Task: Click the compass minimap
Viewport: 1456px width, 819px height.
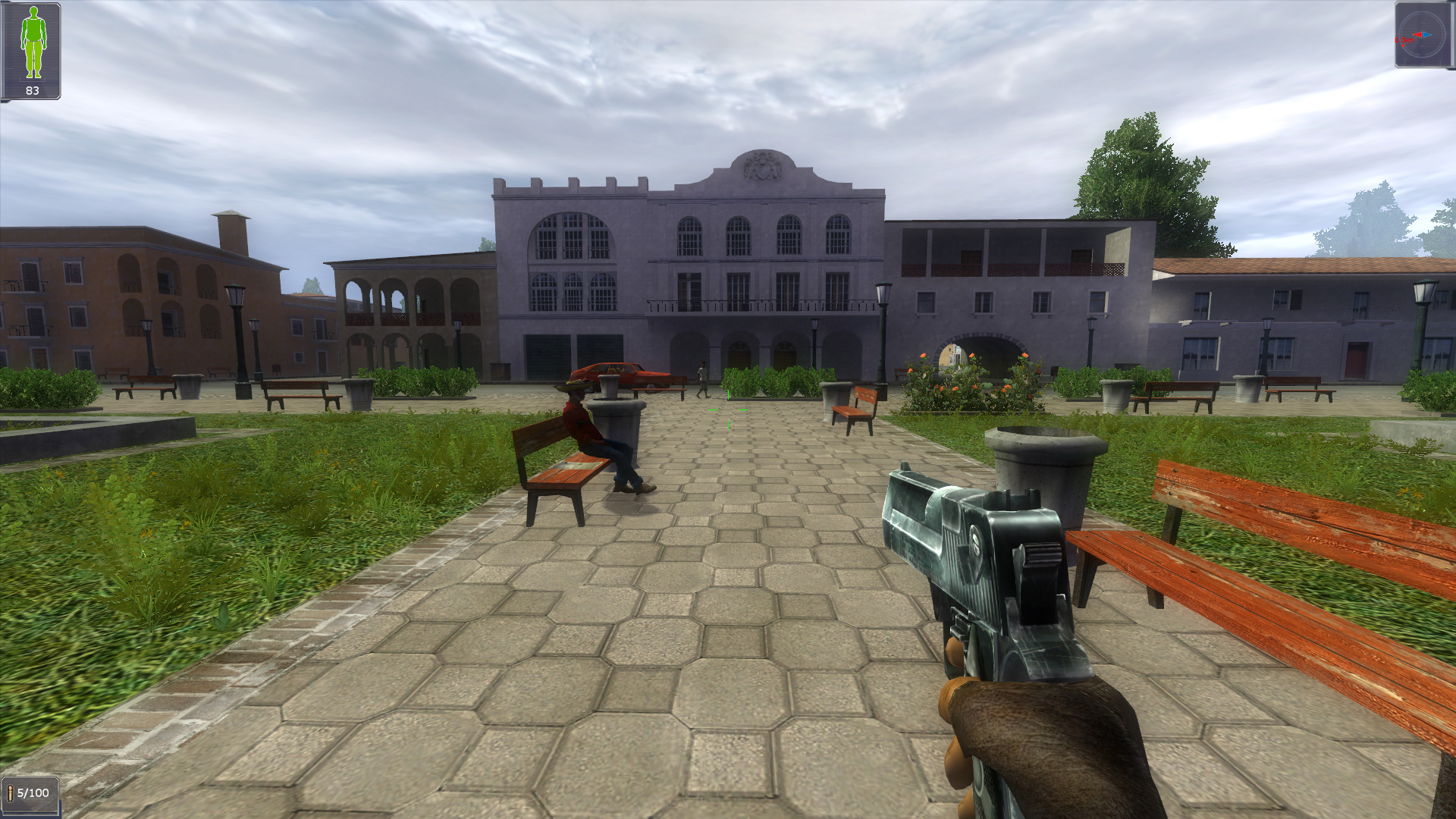Action: click(x=1423, y=35)
